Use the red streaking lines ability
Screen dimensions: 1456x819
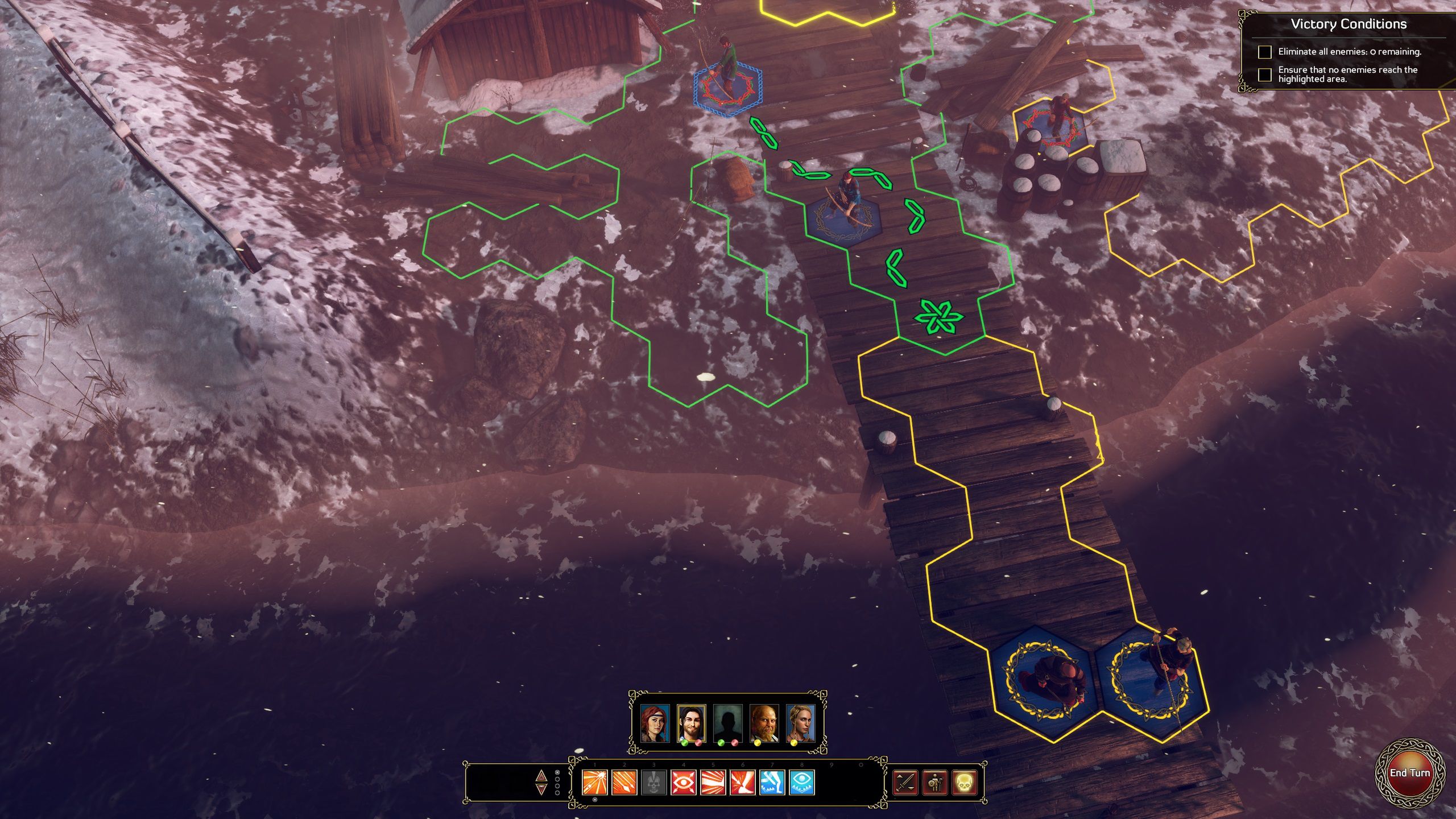[x=713, y=783]
